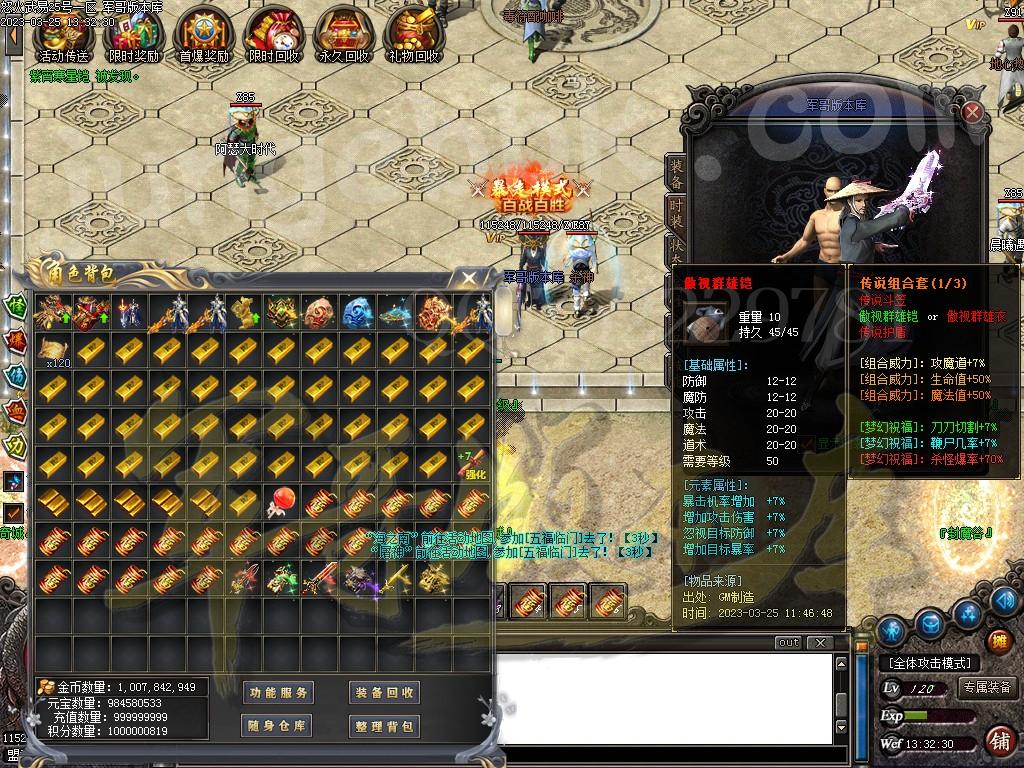This screenshot has height=768, width=1024.
Task: Open the 限时回收 timed recycle icon
Action: [x=272, y=33]
